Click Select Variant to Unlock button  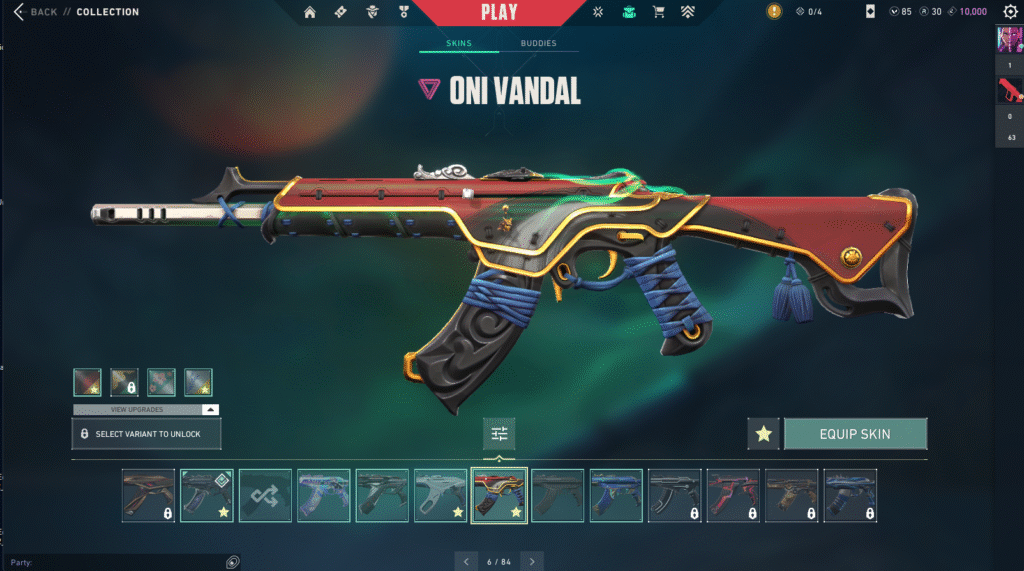coord(146,434)
